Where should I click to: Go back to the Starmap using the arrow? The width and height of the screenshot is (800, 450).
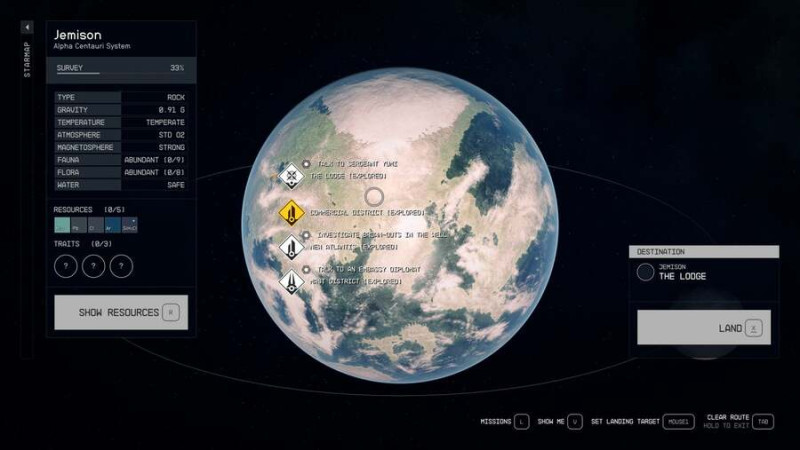click(27, 28)
